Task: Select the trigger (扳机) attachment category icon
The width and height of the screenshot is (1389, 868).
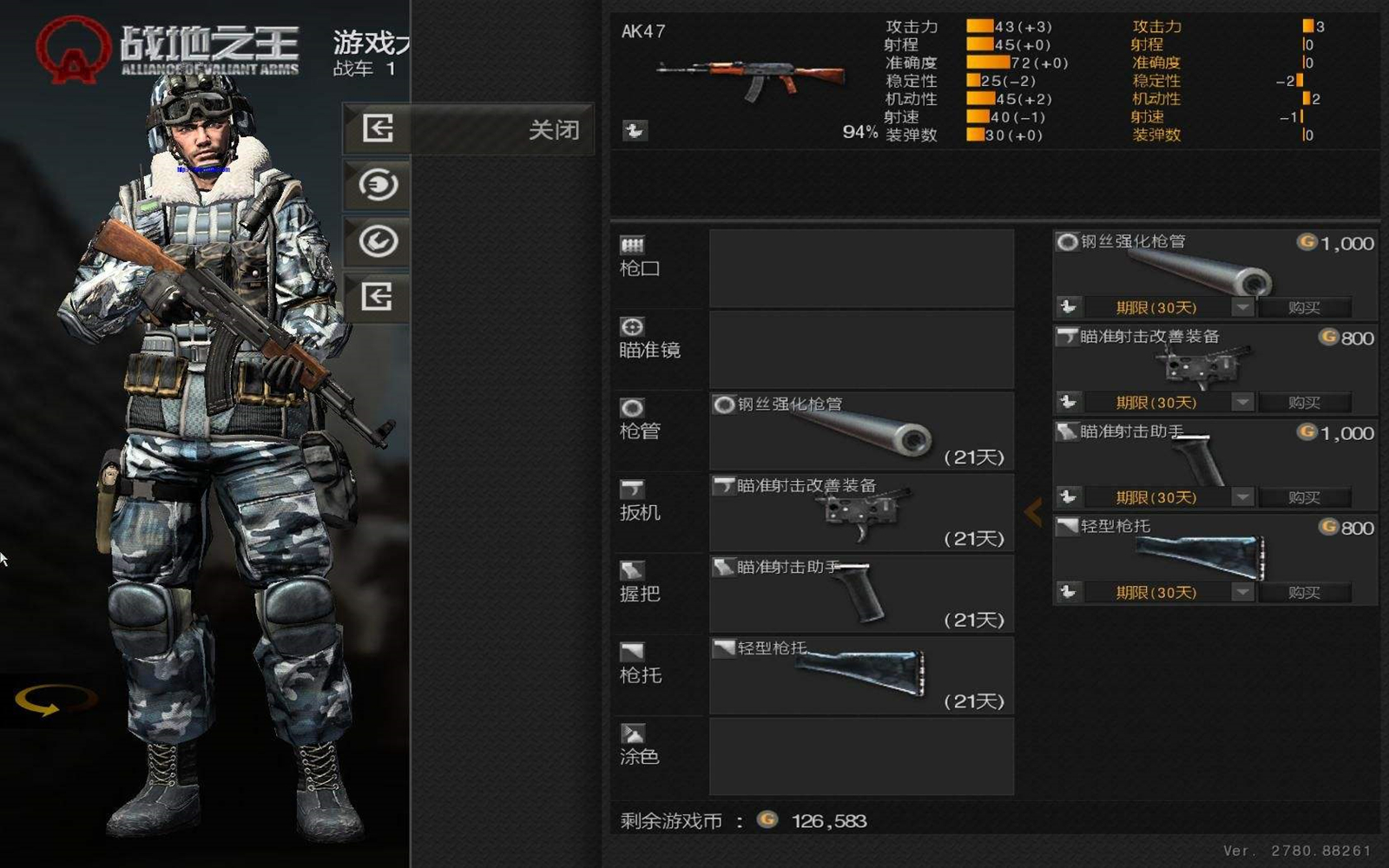Action: pos(632,487)
